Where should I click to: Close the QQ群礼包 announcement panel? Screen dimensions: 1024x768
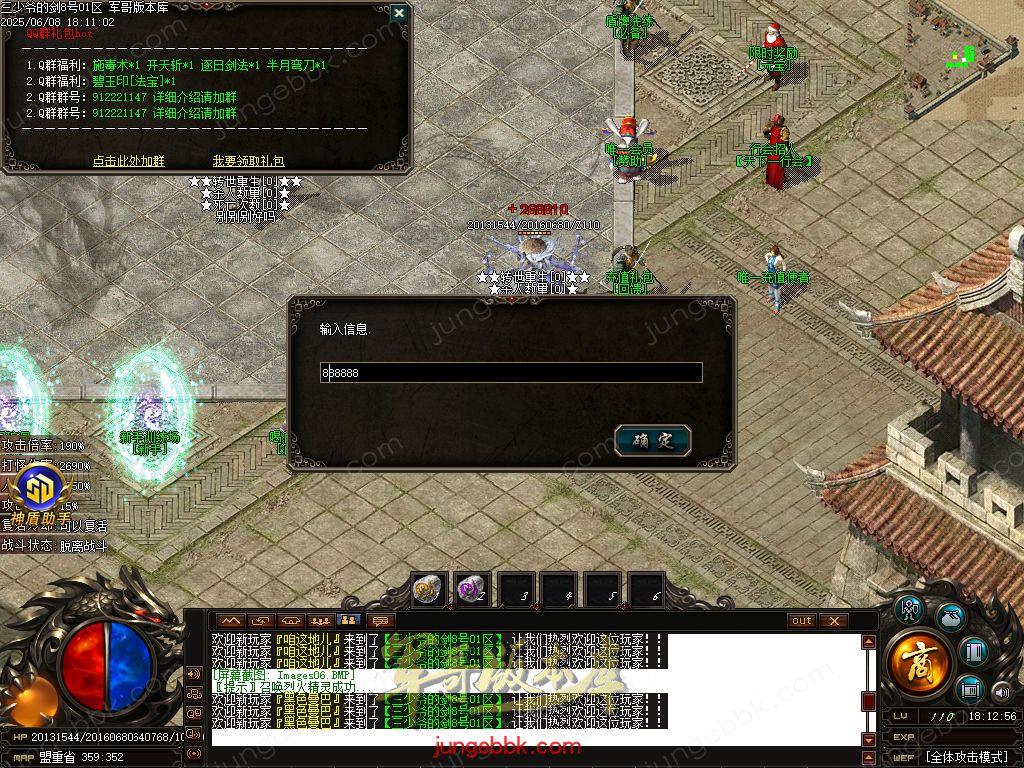pos(399,13)
